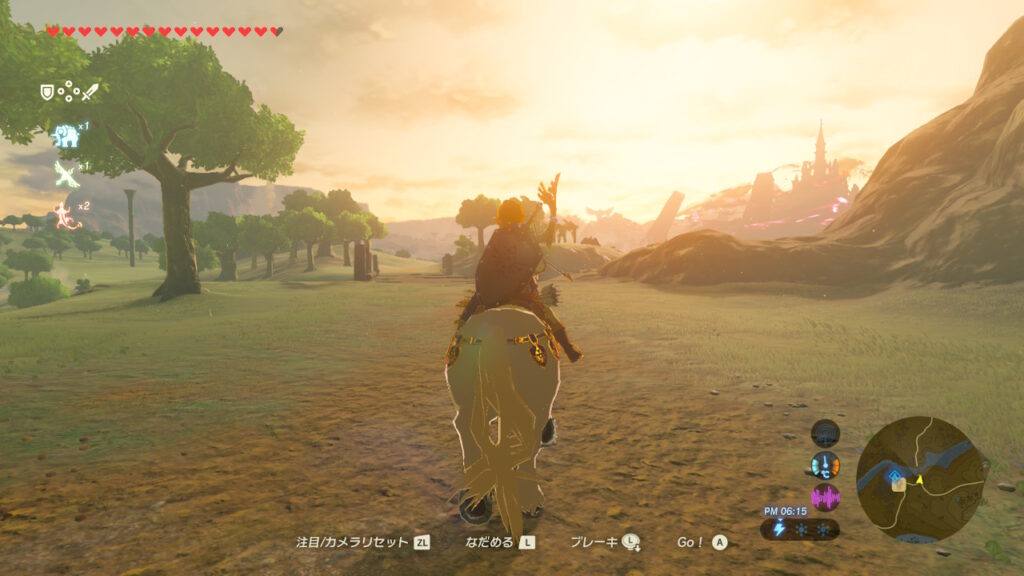1024x576 pixels.
Task: Click the Sheikah Sensor icon
Action: pos(825,433)
